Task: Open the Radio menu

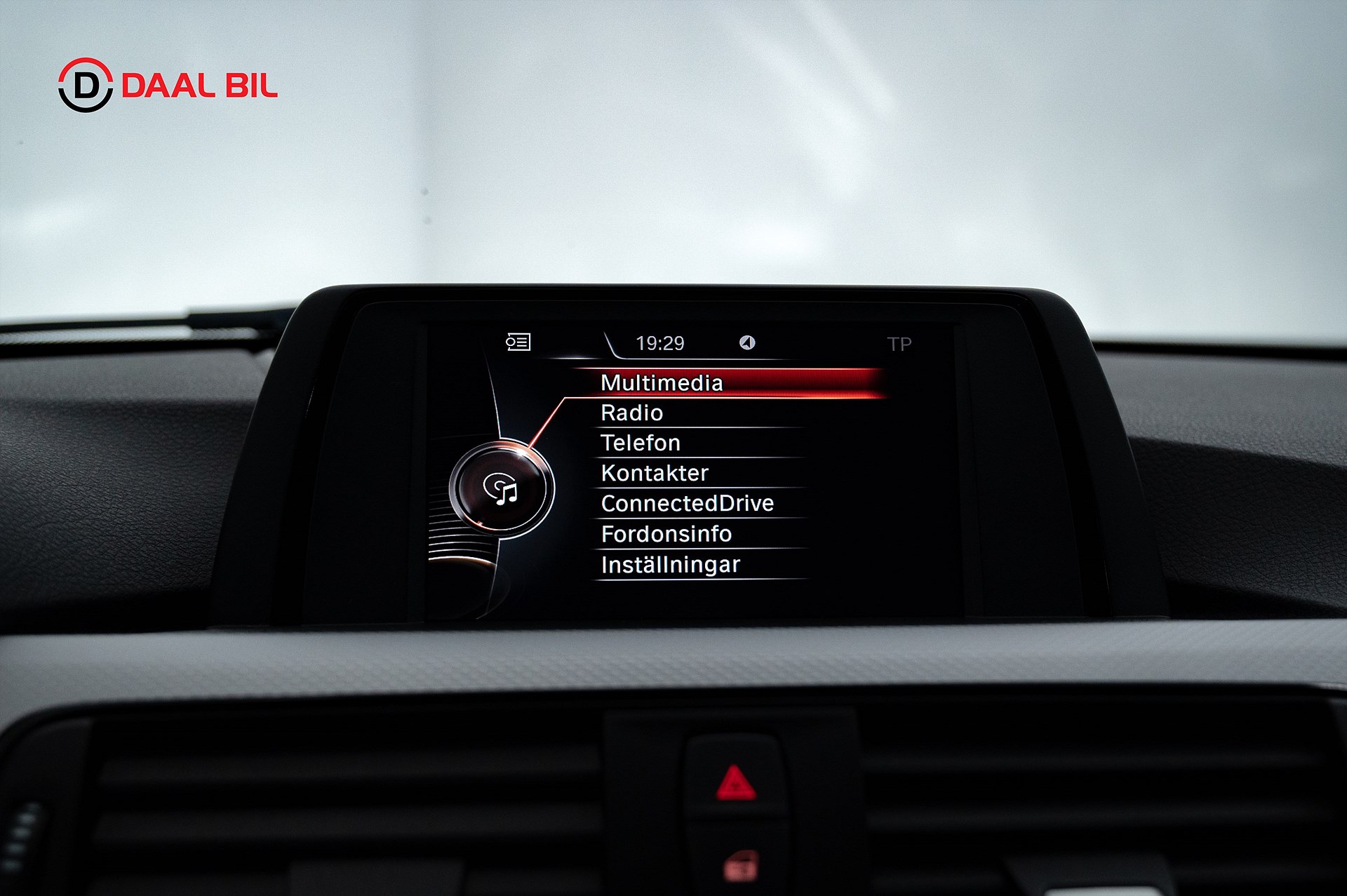Action: [x=631, y=413]
